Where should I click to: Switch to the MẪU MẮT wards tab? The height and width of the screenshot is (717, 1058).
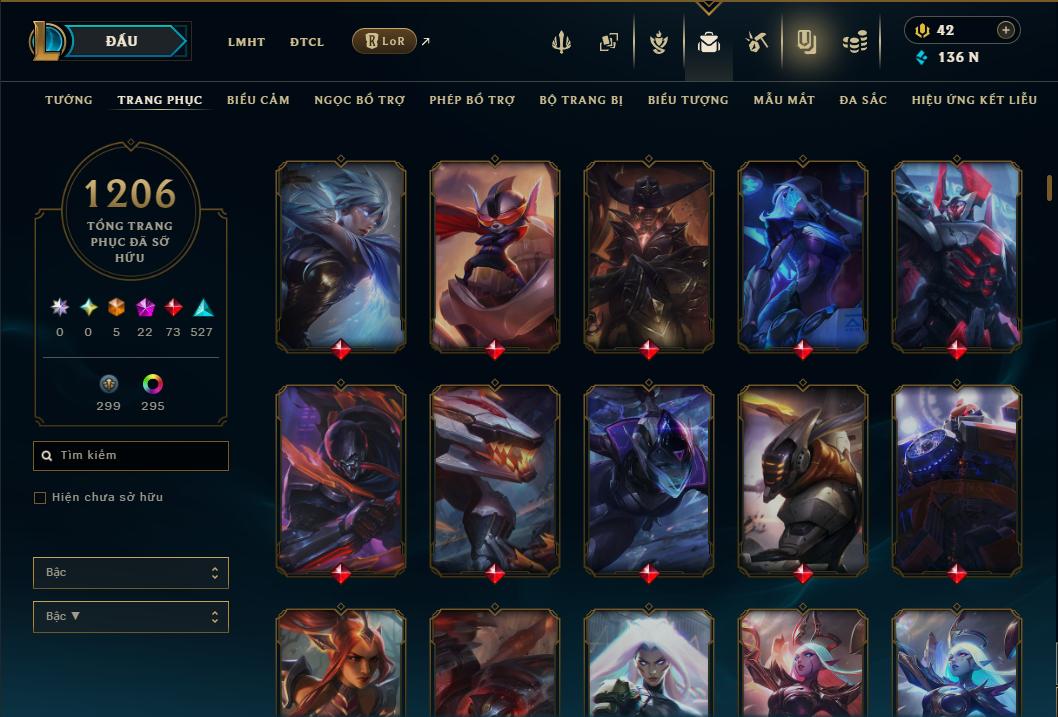coord(784,100)
